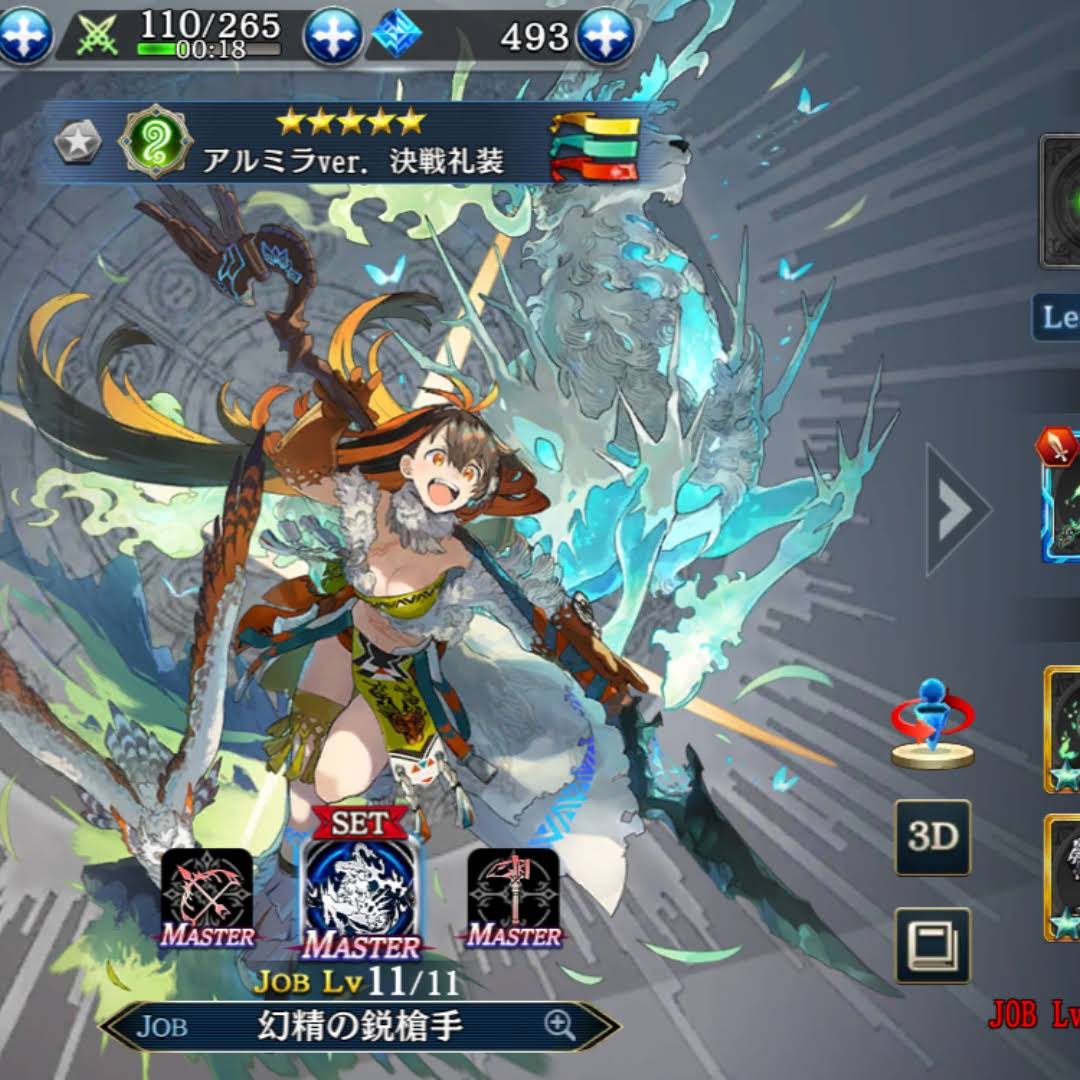Refill stamina with the plus button beside 110/265
The width and height of the screenshot is (1080, 1080).
(332, 36)
